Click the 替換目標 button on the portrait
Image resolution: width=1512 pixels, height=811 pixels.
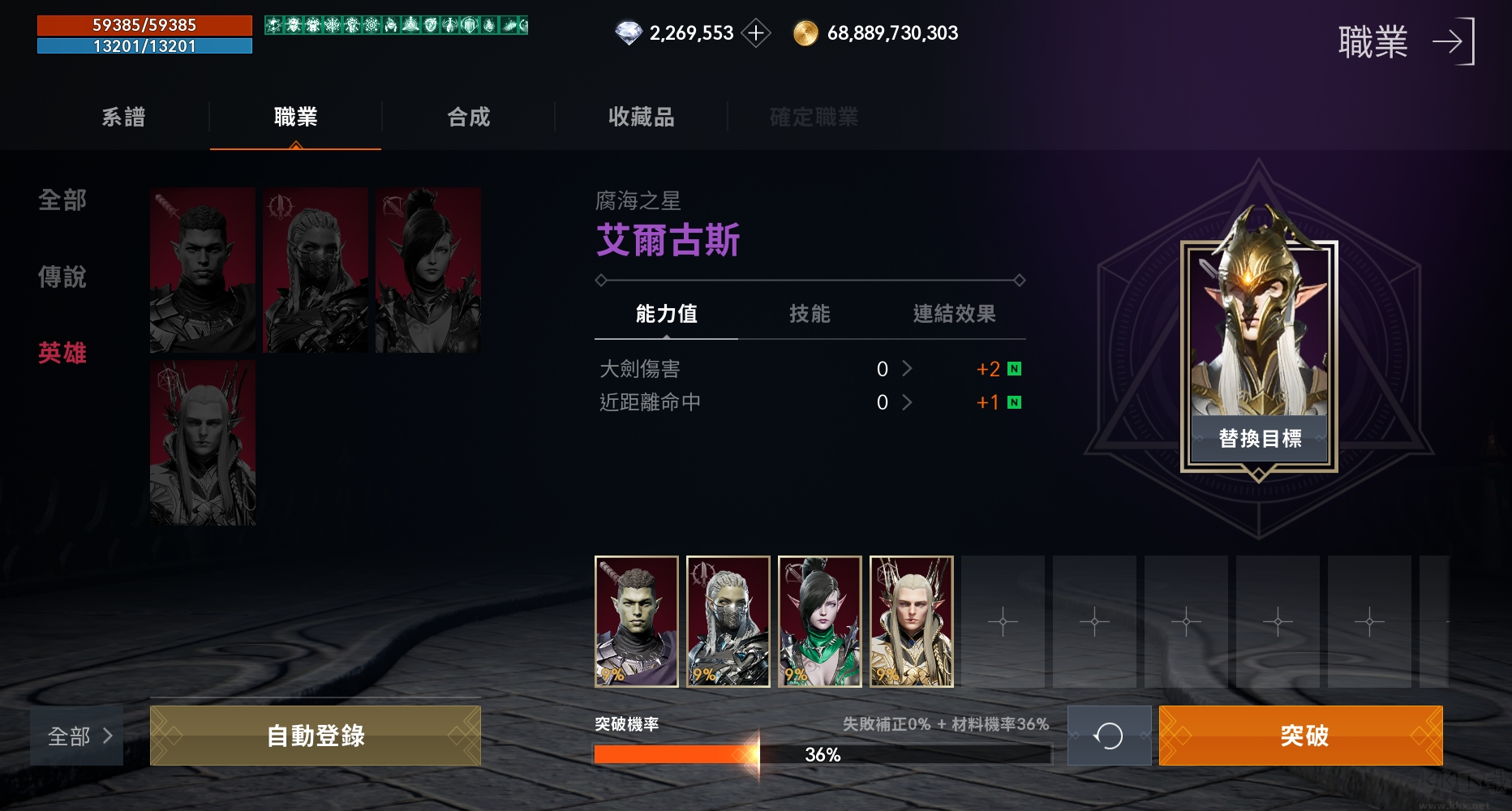click(x=1260, y=436)
